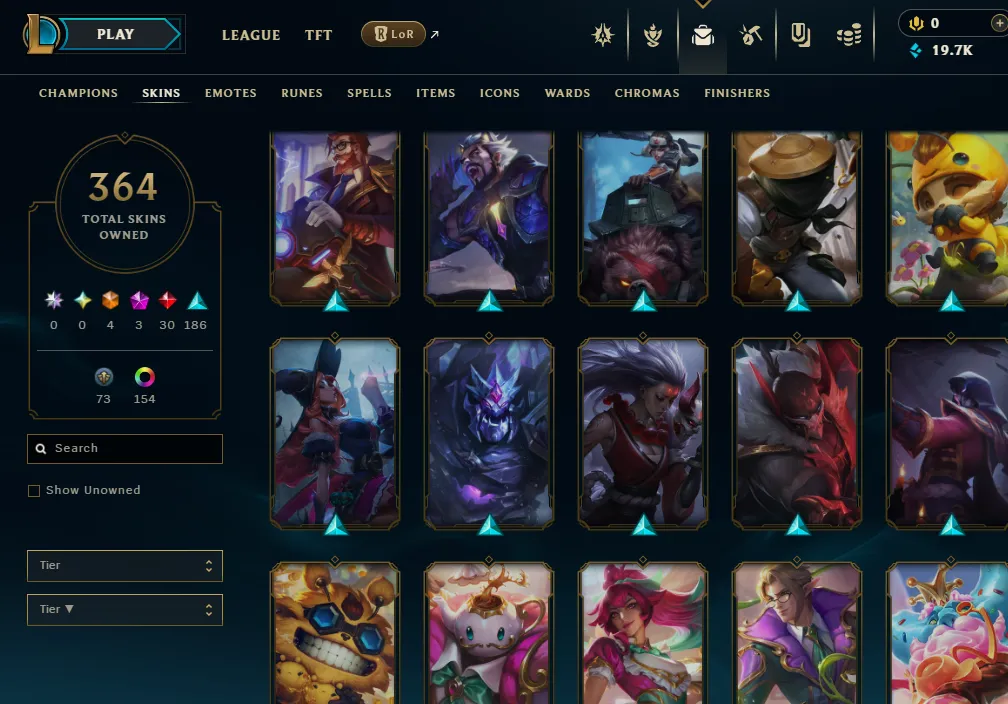The width and height of the screenshot is (1008, 704).
Task: Show the Icons tab
Action: pos(500,93)
